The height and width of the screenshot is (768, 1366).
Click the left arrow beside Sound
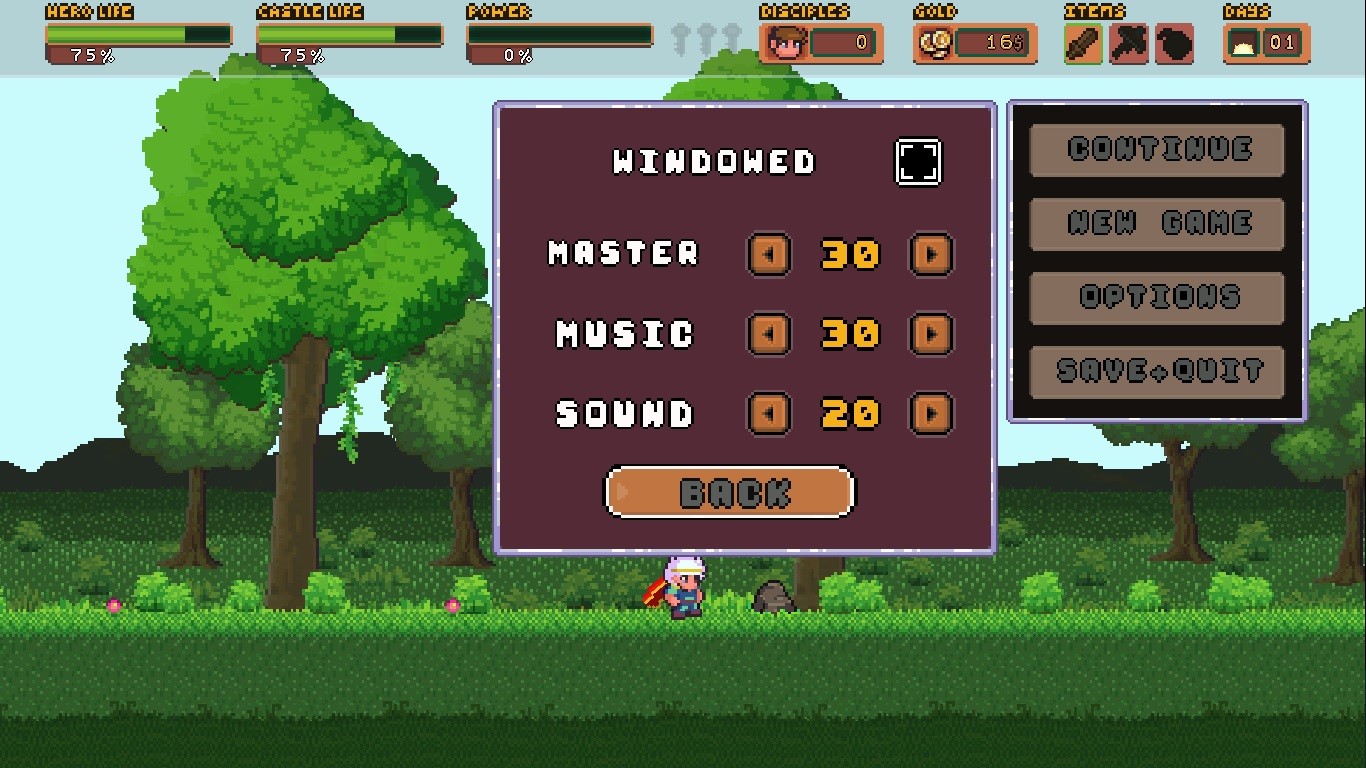coord(769,412)
